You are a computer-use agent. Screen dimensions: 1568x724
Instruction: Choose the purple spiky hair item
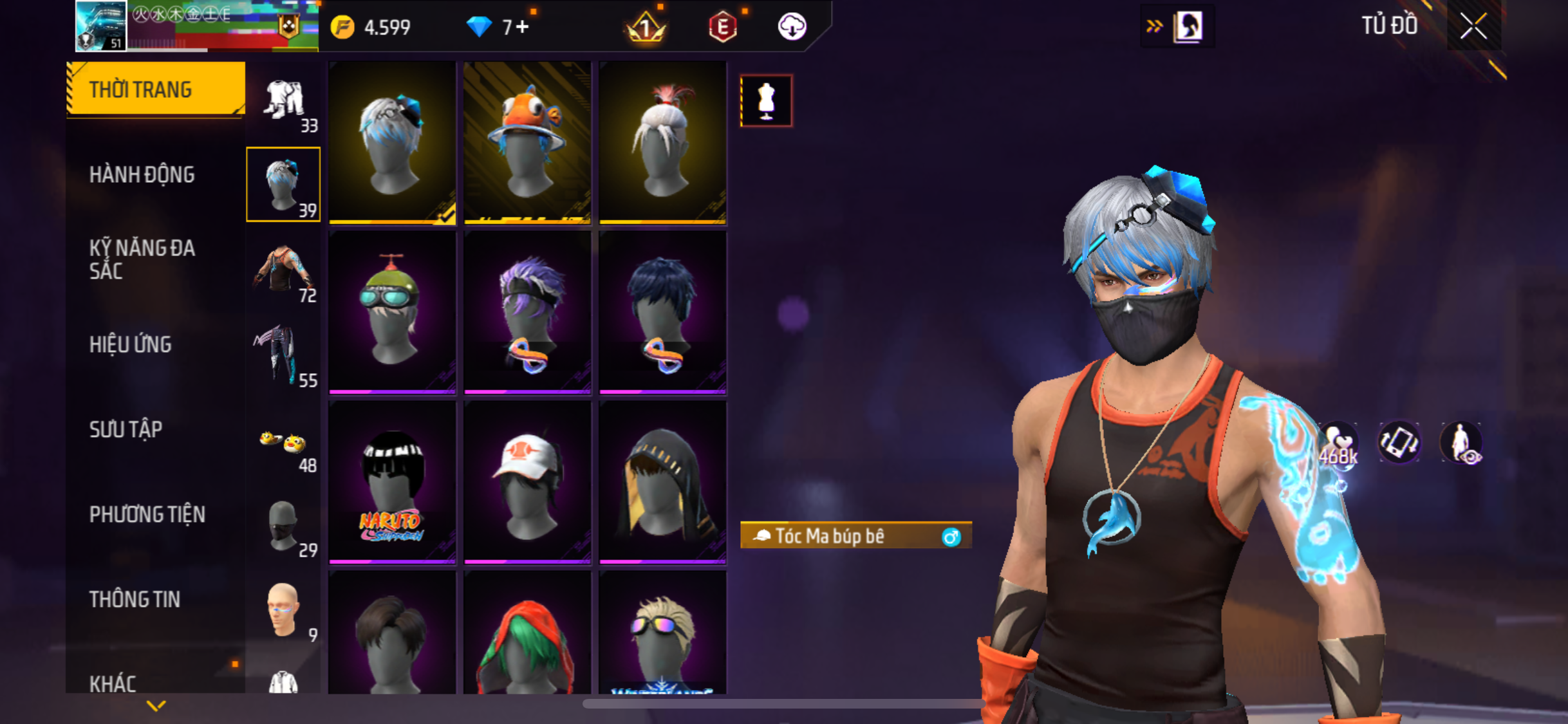pyautogui.click(x=527, y=312)
